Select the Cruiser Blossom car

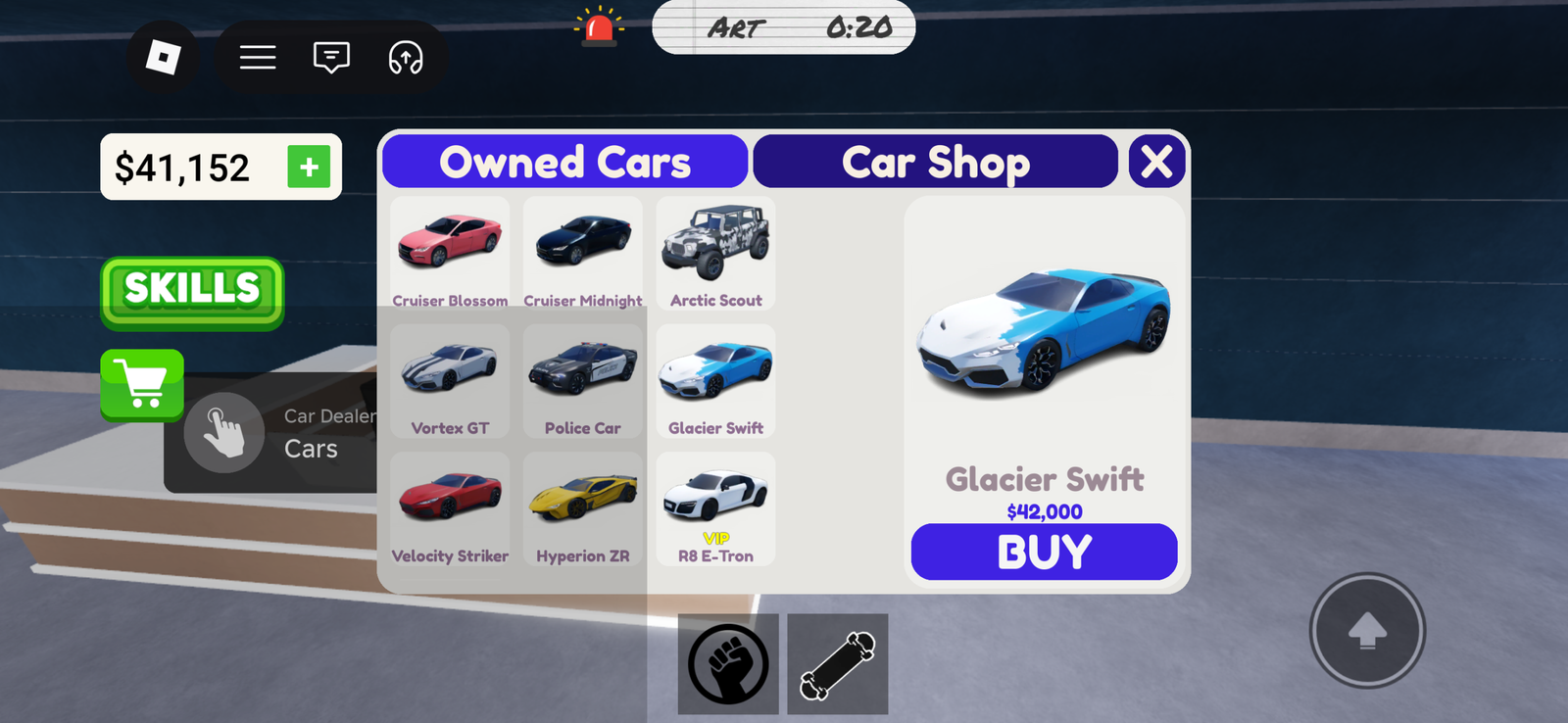(x=450, y=252)
